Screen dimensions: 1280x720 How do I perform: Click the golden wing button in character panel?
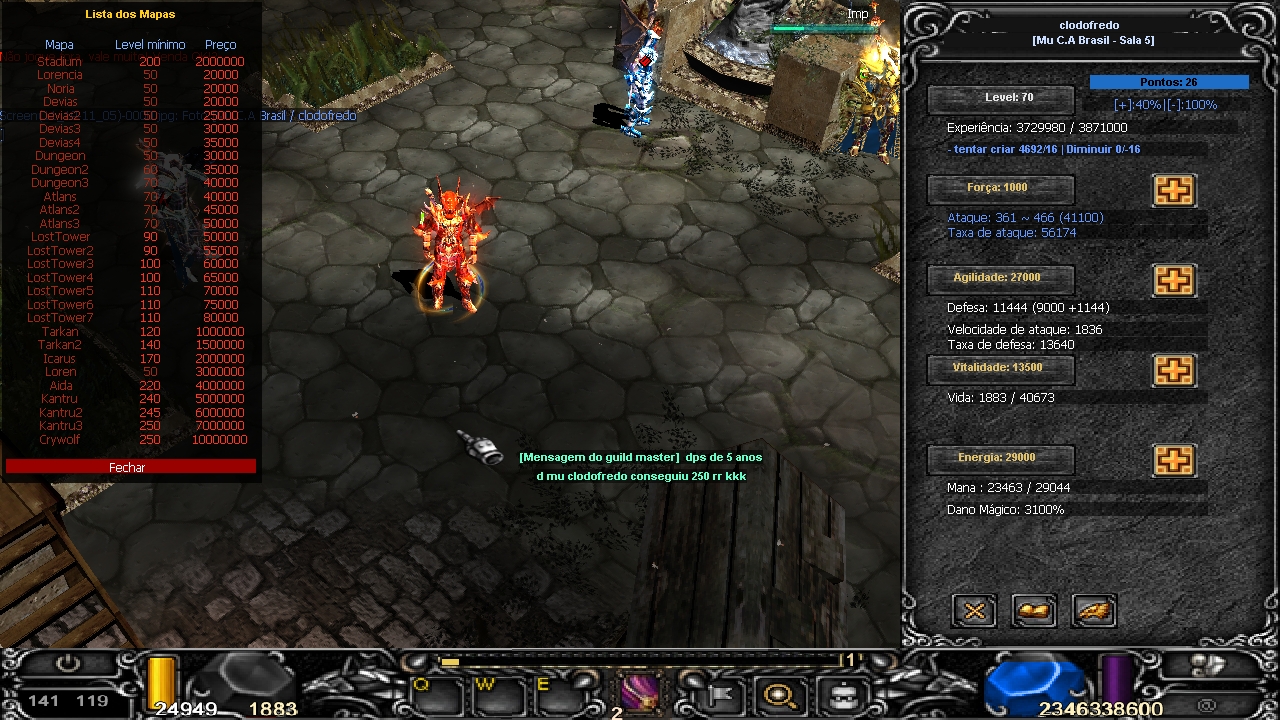click(x=1094, y=610)
